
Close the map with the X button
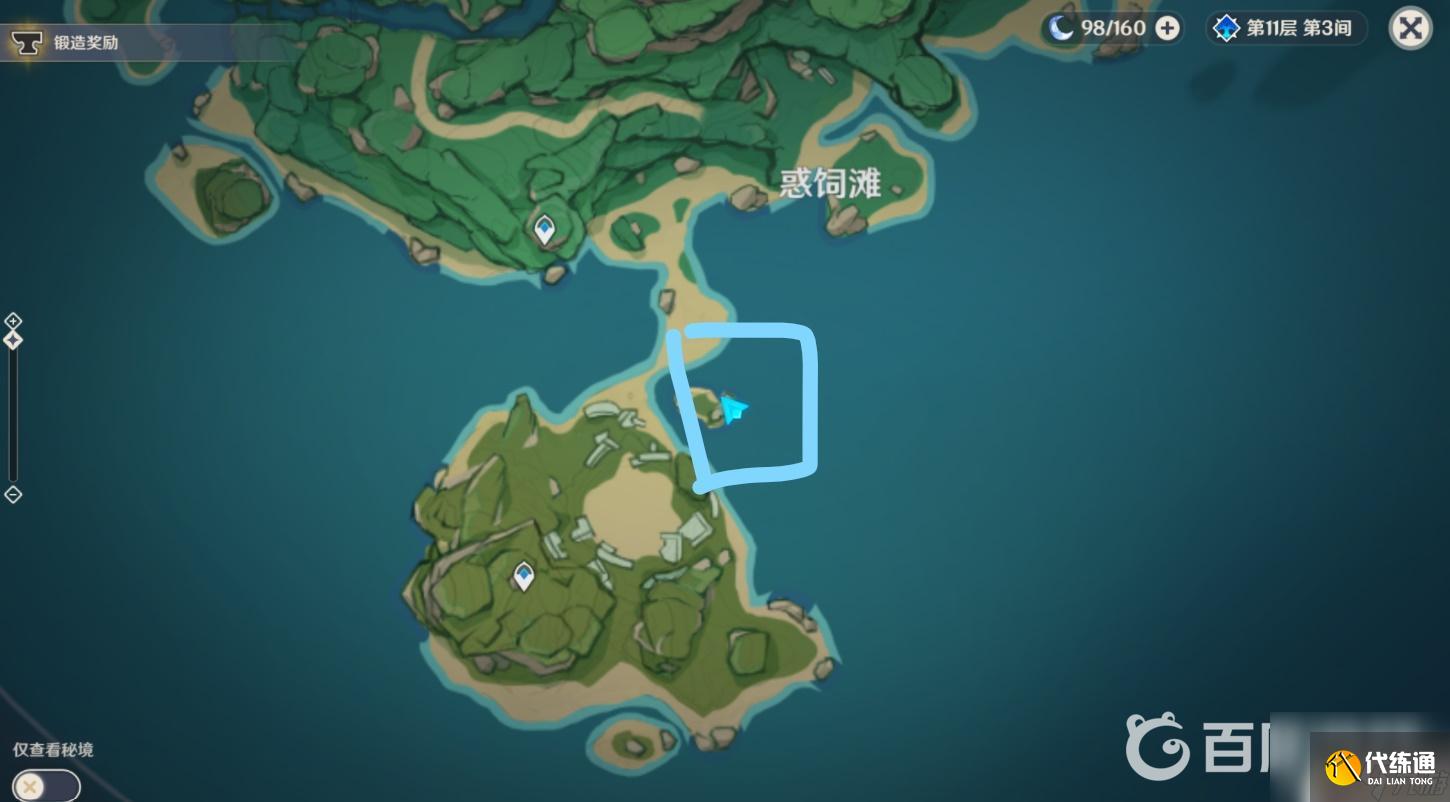tap(1410, 27)
